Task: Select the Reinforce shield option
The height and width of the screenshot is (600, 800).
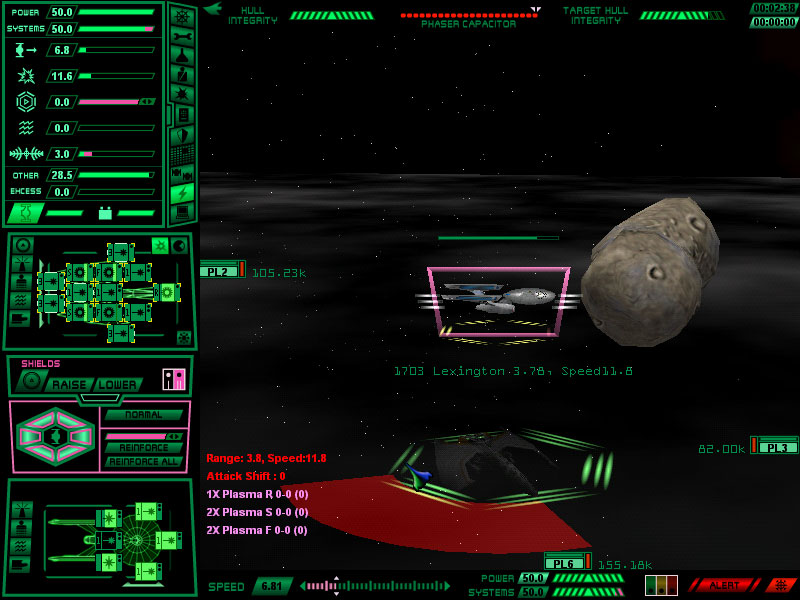Action: pos(143,448)
